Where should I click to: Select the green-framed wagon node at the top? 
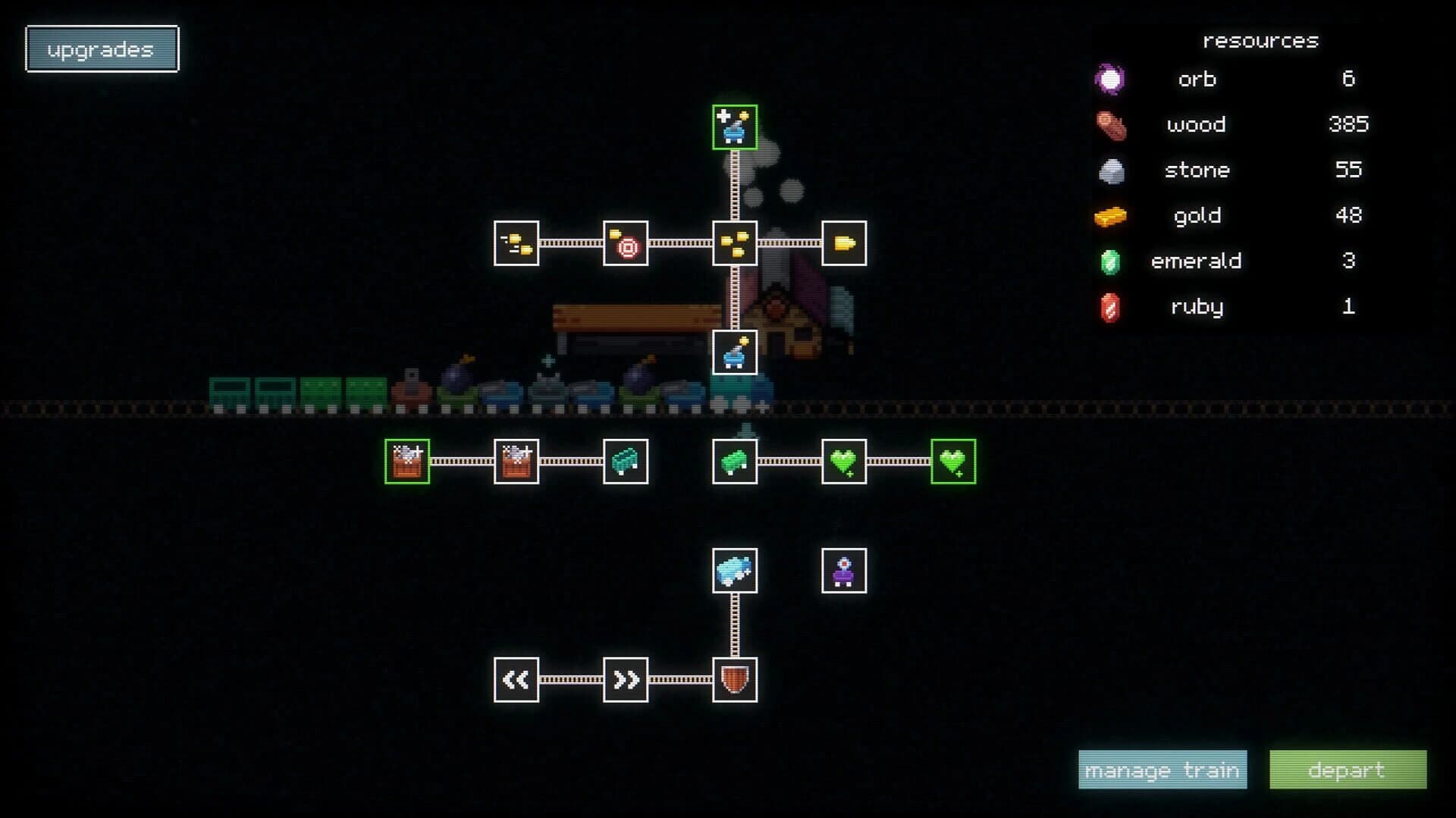click(x=733, y=127)
